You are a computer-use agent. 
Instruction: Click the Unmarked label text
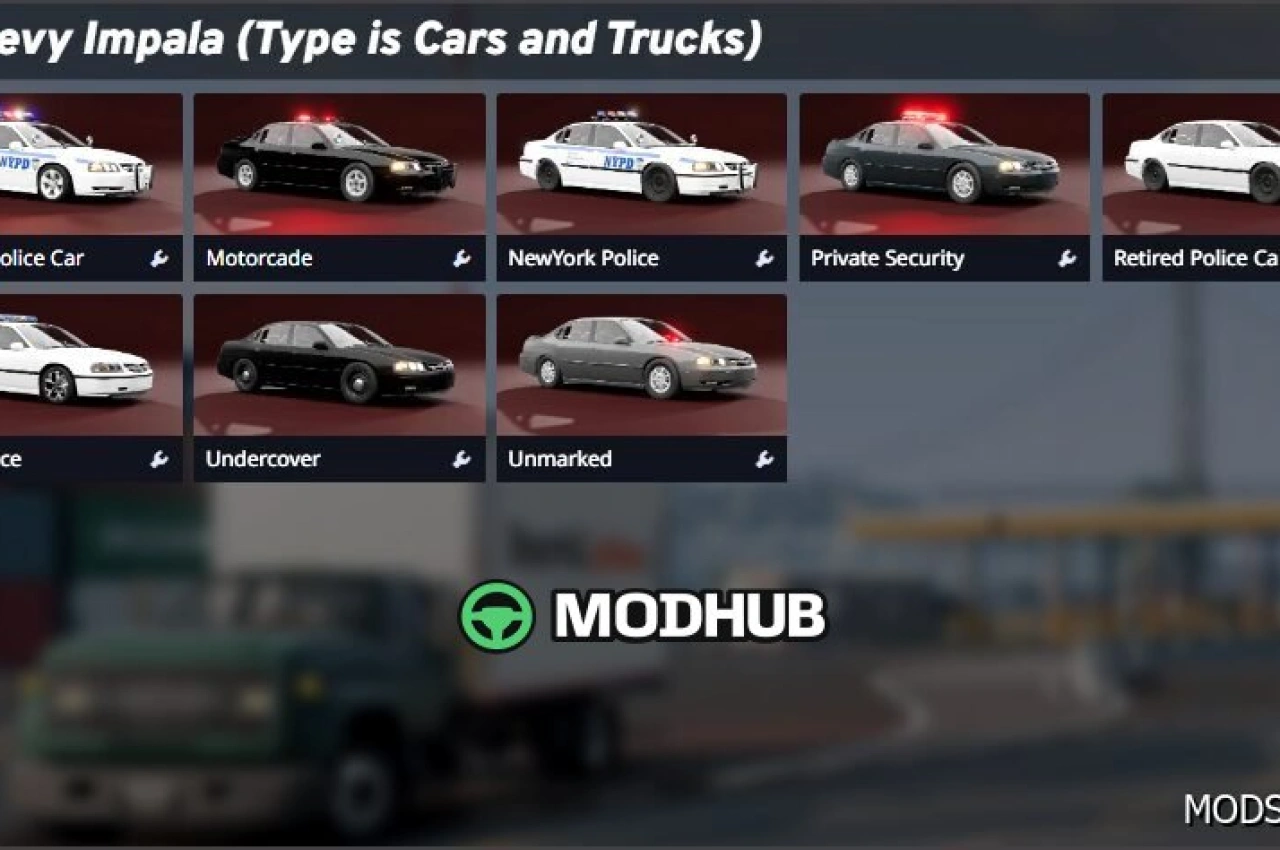coord(561,459)
